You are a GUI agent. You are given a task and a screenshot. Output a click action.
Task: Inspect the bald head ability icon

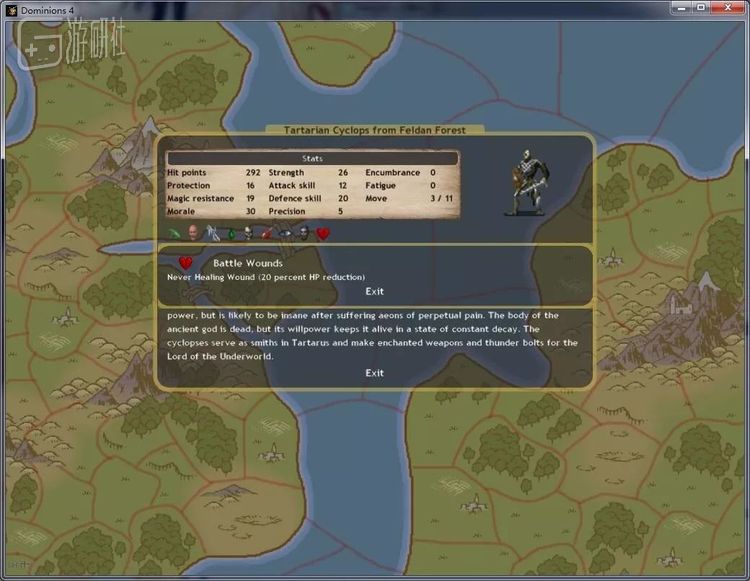tap(192, 233)
